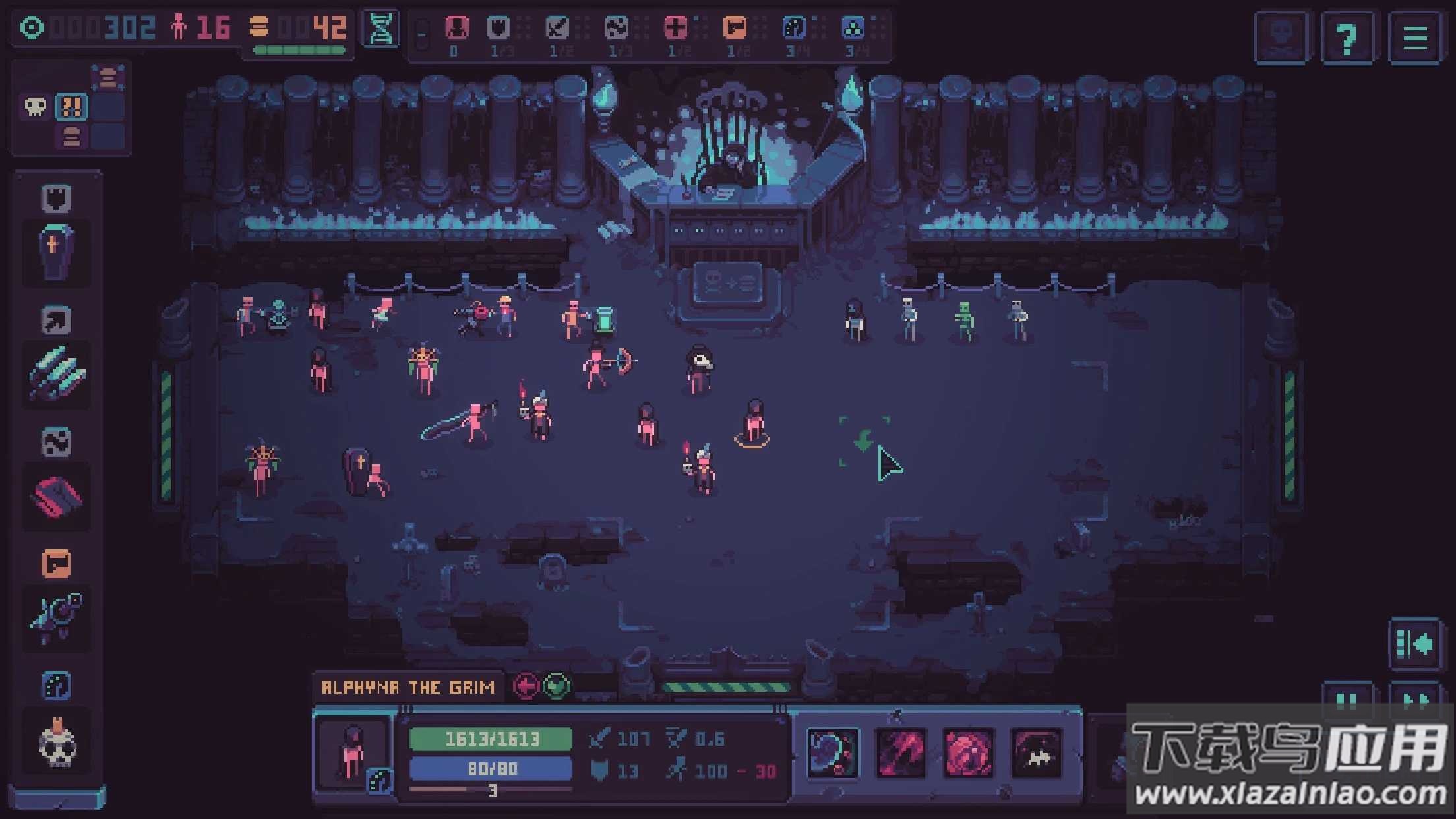Image resolution: width=1456 pixels, height=819 pixels.
Task: Click Alphyna the Grim's portrait
Action: pyautogui.click(x=353, y=754)
